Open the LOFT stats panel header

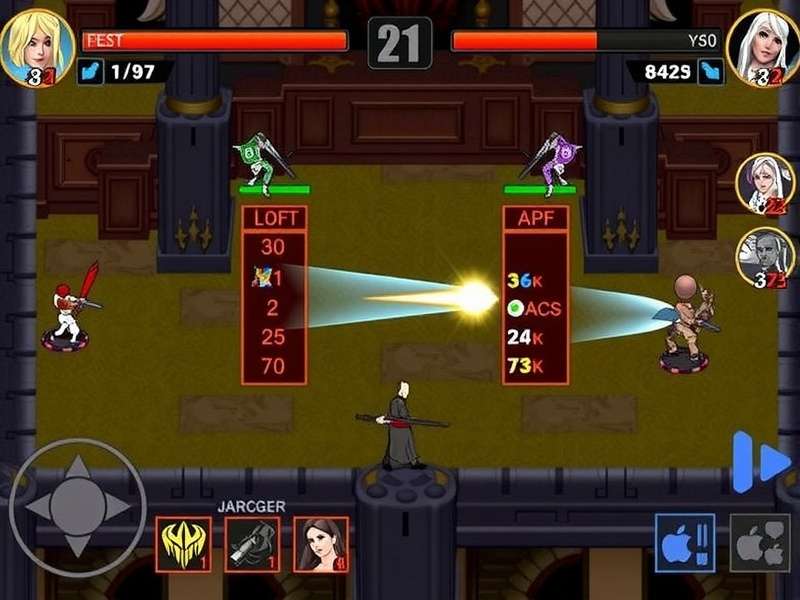click(273, 217)
